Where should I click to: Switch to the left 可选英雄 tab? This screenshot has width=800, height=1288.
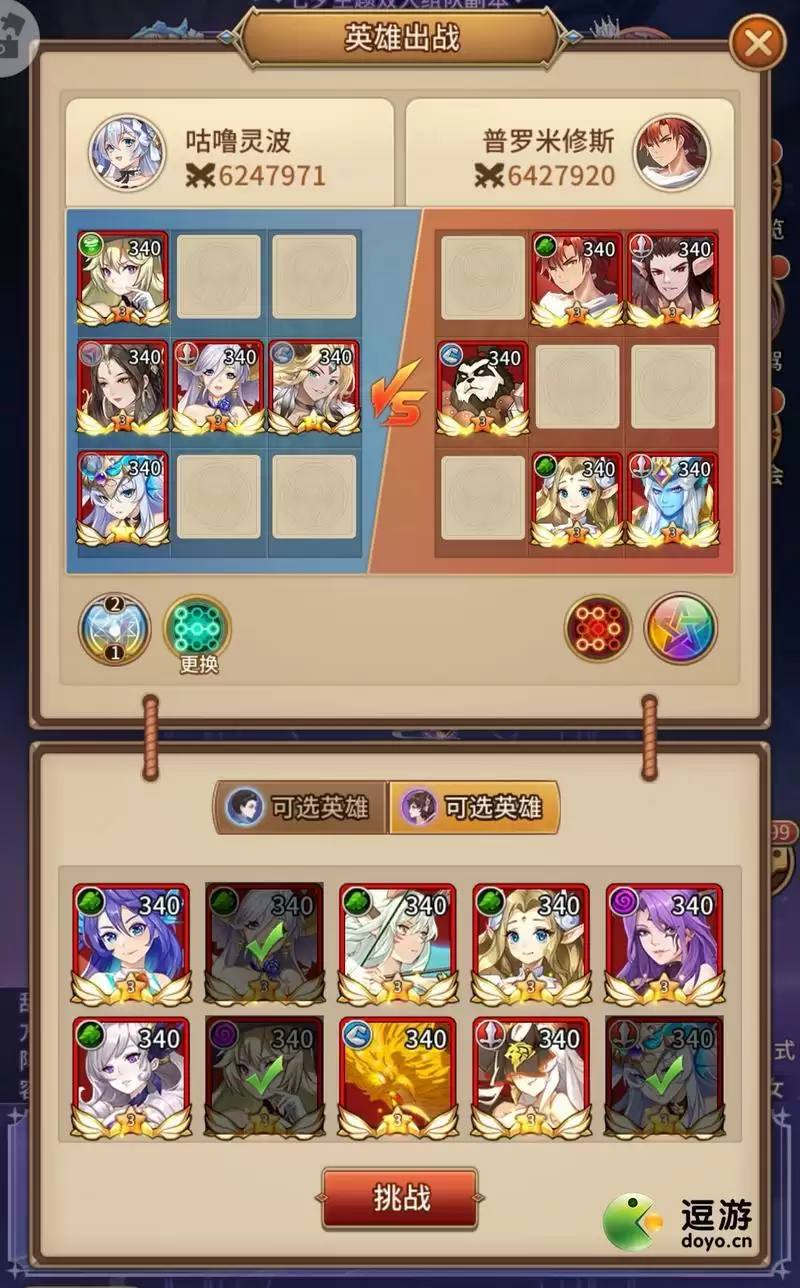(x=300, y=807)
